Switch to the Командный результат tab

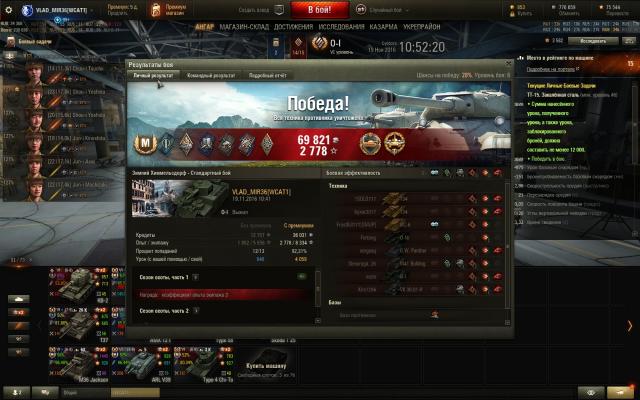[211, 75]
